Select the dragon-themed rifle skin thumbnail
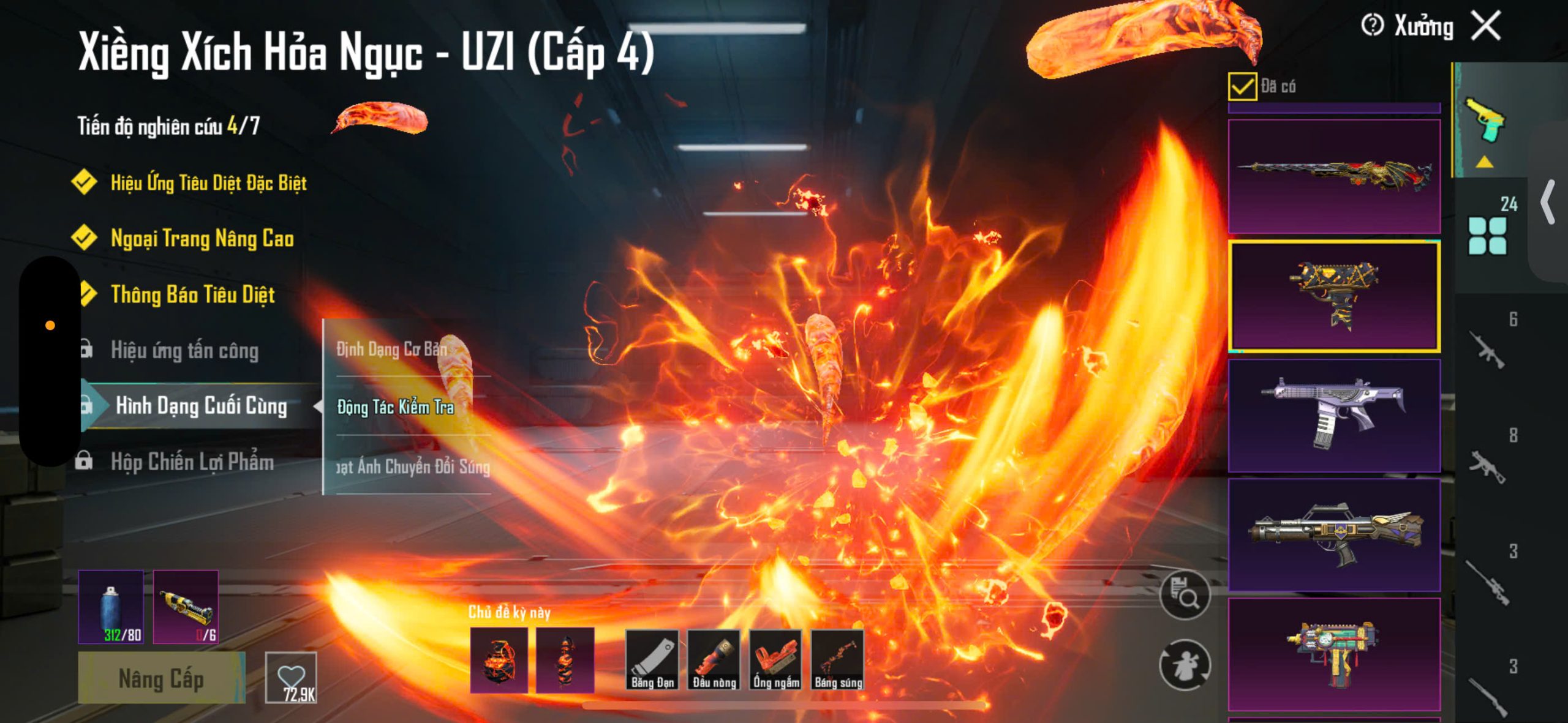 click(x=1334, y=176)
